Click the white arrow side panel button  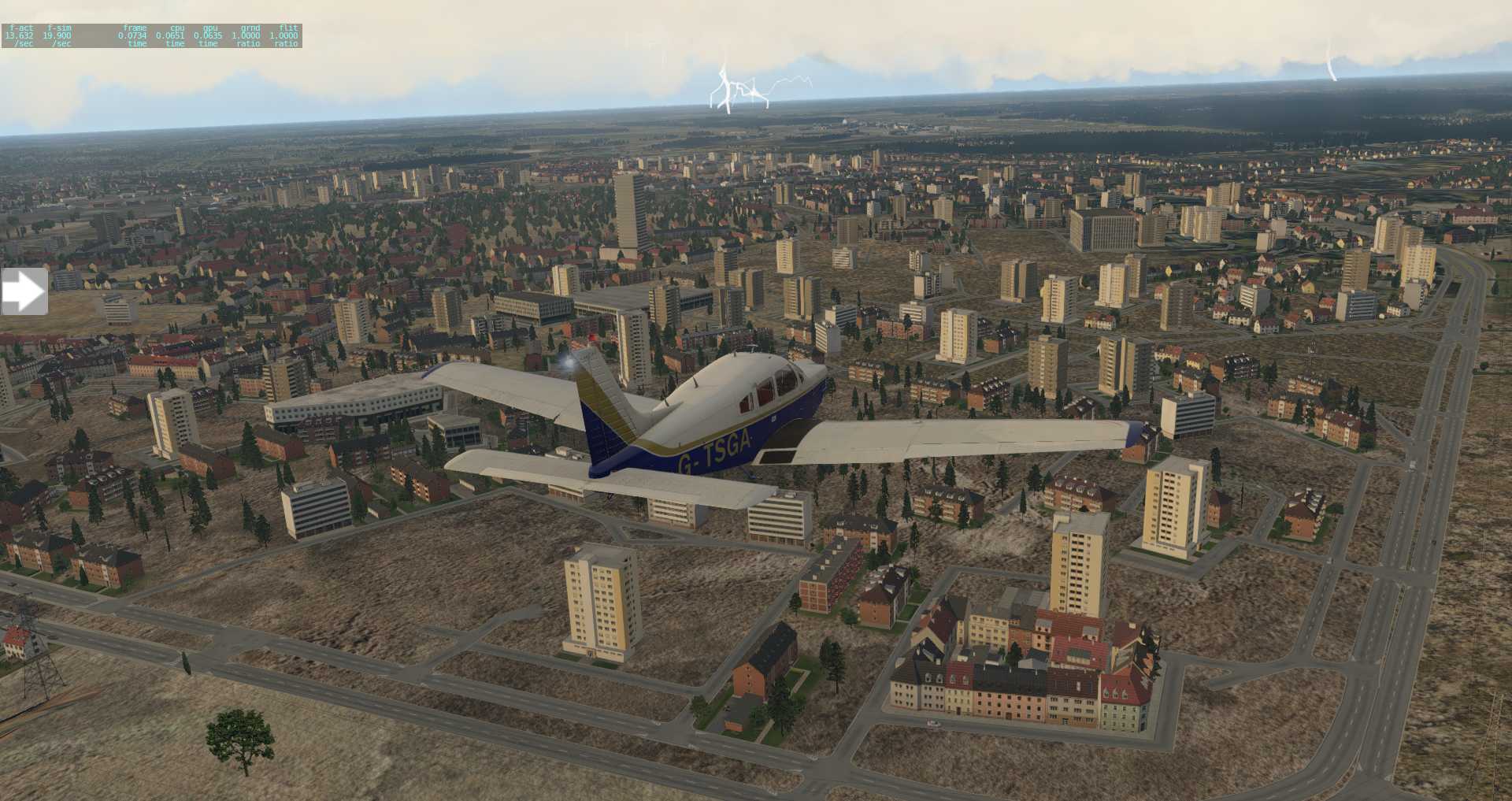[x=24, y=292]
